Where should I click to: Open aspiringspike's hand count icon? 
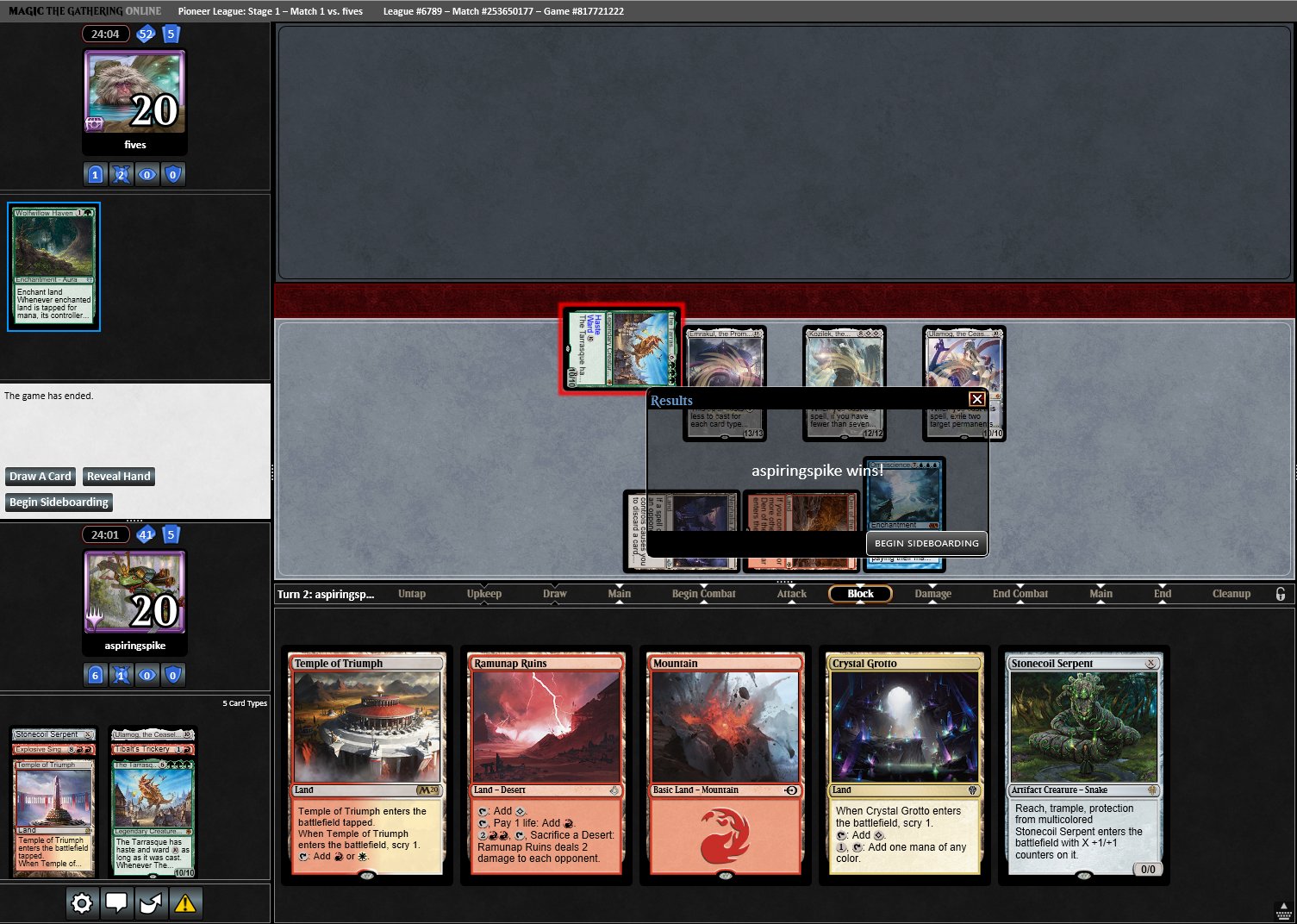click(172, 534)
